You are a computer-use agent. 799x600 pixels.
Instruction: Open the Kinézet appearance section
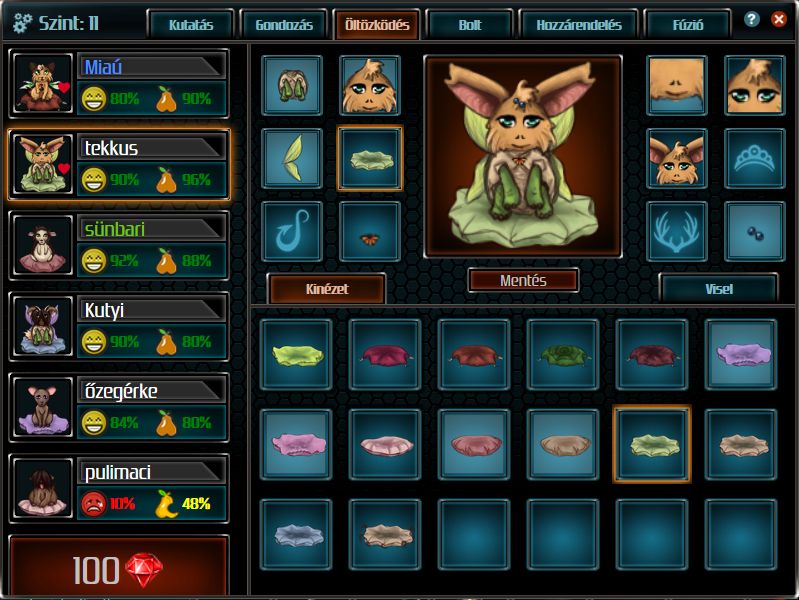[x=328, y=289]
